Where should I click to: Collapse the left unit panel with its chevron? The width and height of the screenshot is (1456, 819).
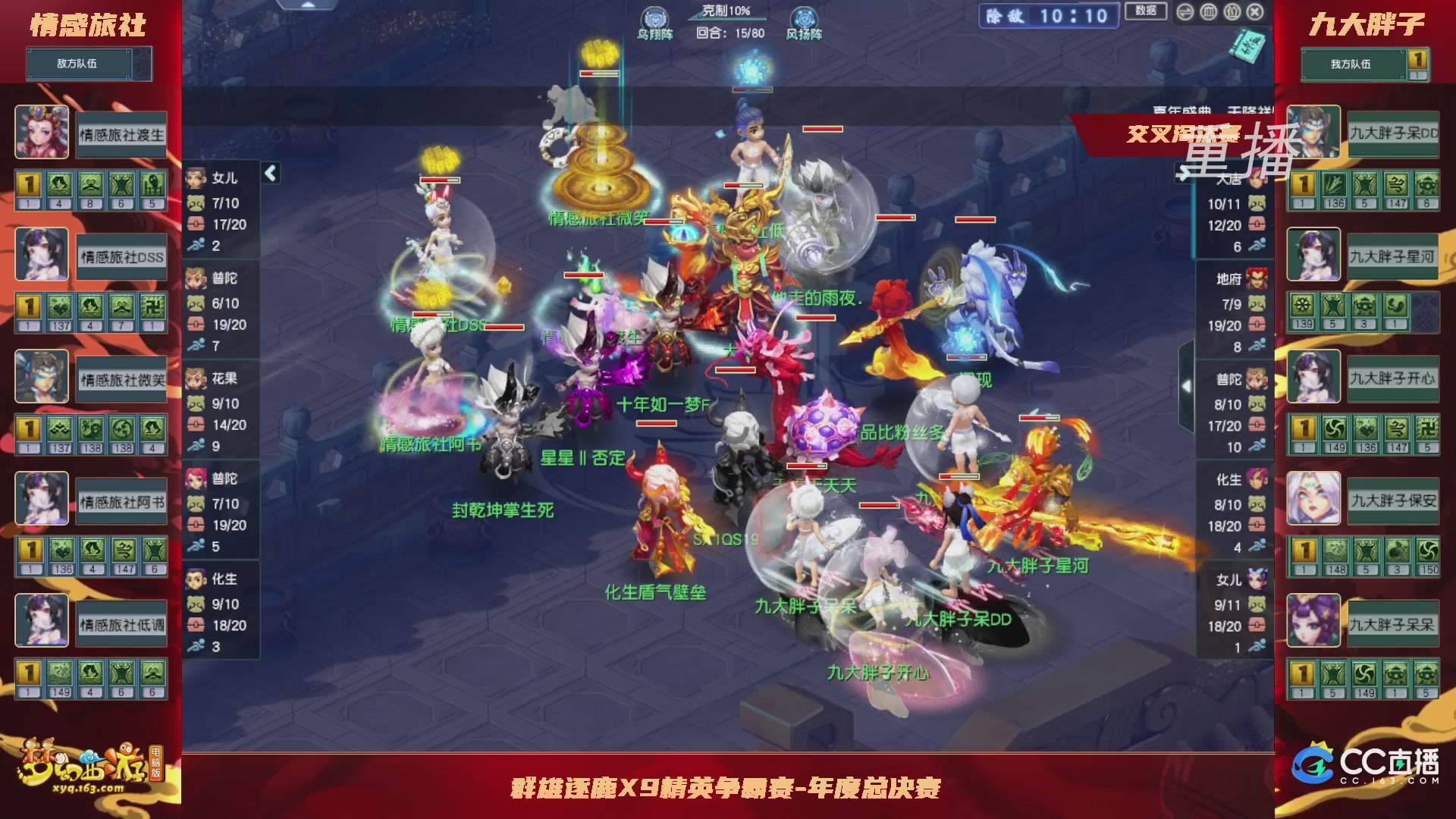click(x=269, y=173)
